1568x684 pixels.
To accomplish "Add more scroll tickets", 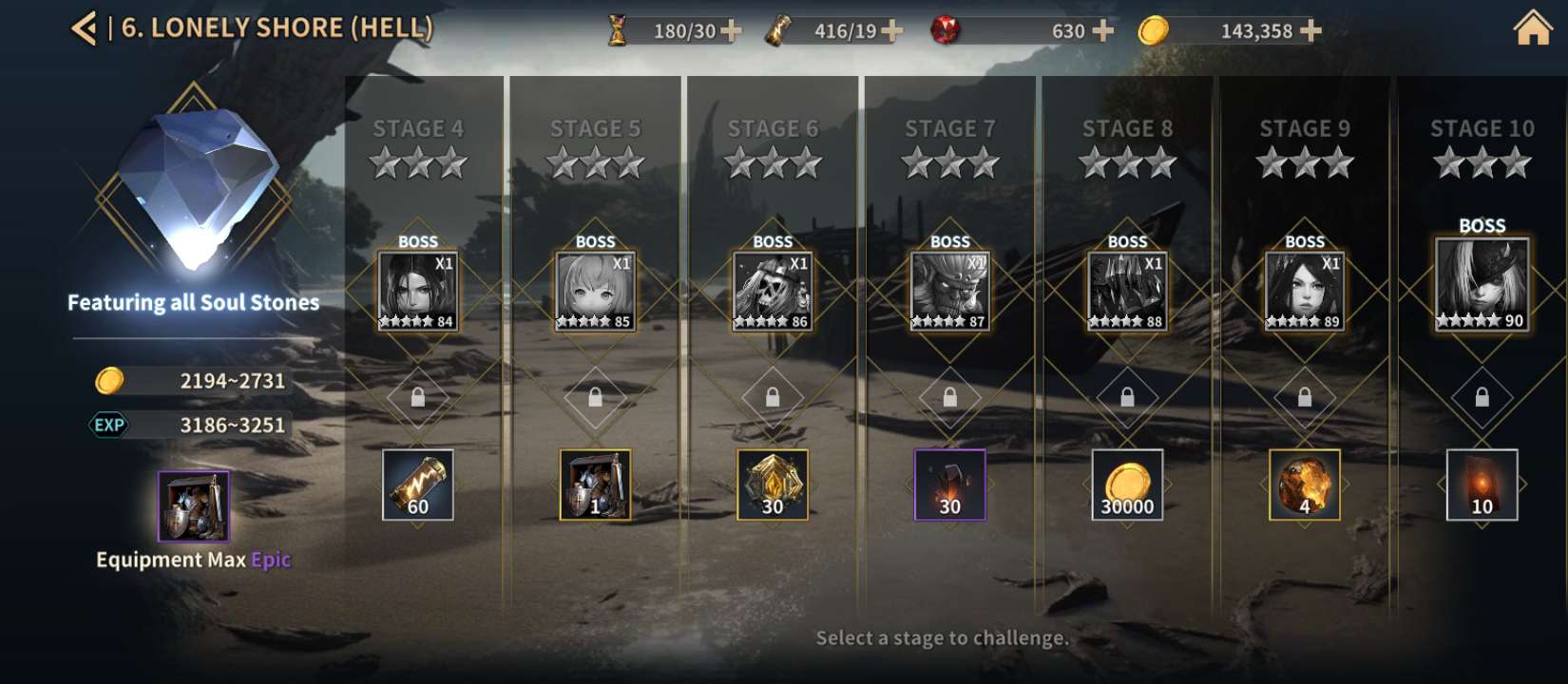I will (892, 31).
